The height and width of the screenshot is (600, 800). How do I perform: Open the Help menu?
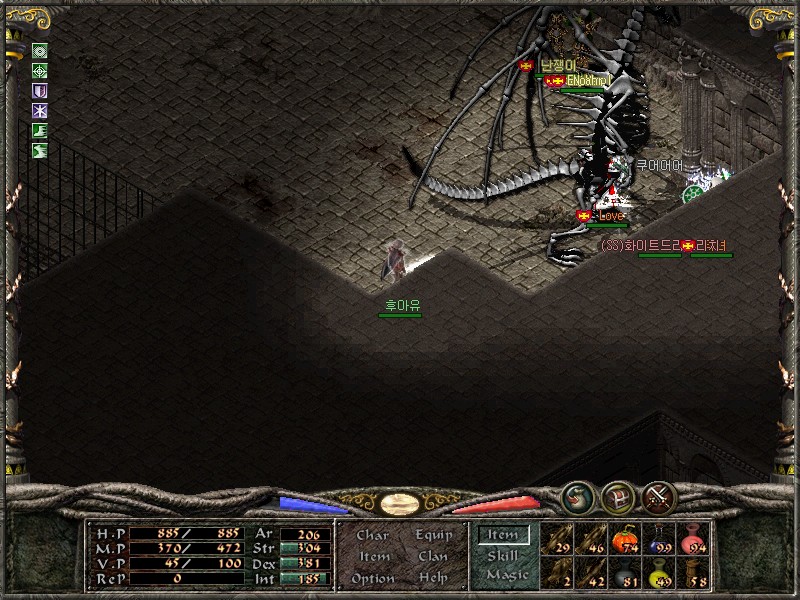point(433,578)
